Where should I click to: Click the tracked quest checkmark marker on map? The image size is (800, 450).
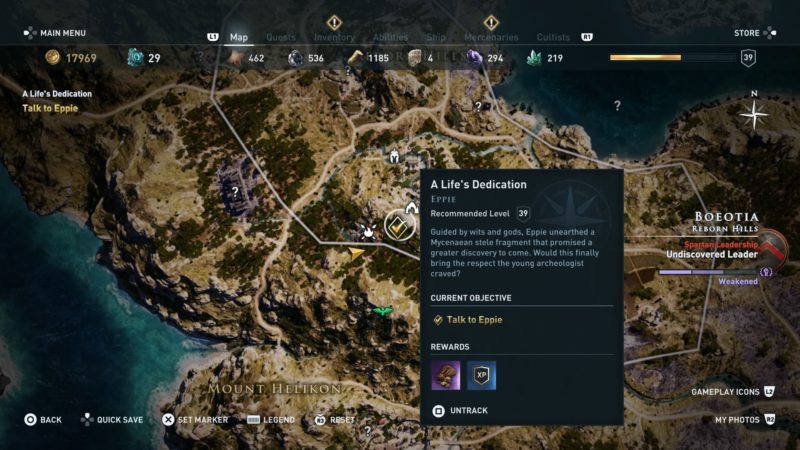point(399,226)
